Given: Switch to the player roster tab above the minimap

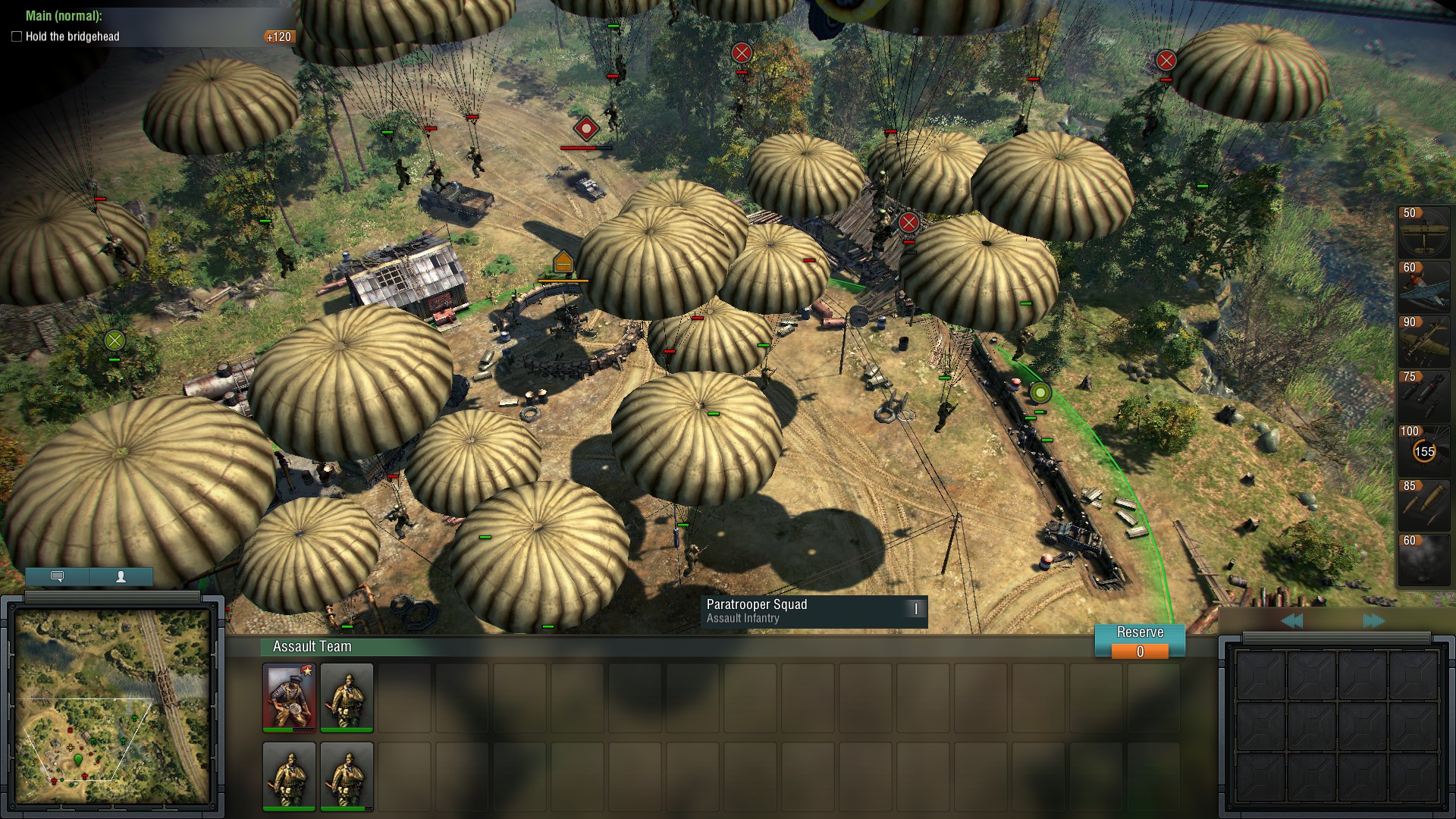Looking at the screenshot, I should (120, 577).
